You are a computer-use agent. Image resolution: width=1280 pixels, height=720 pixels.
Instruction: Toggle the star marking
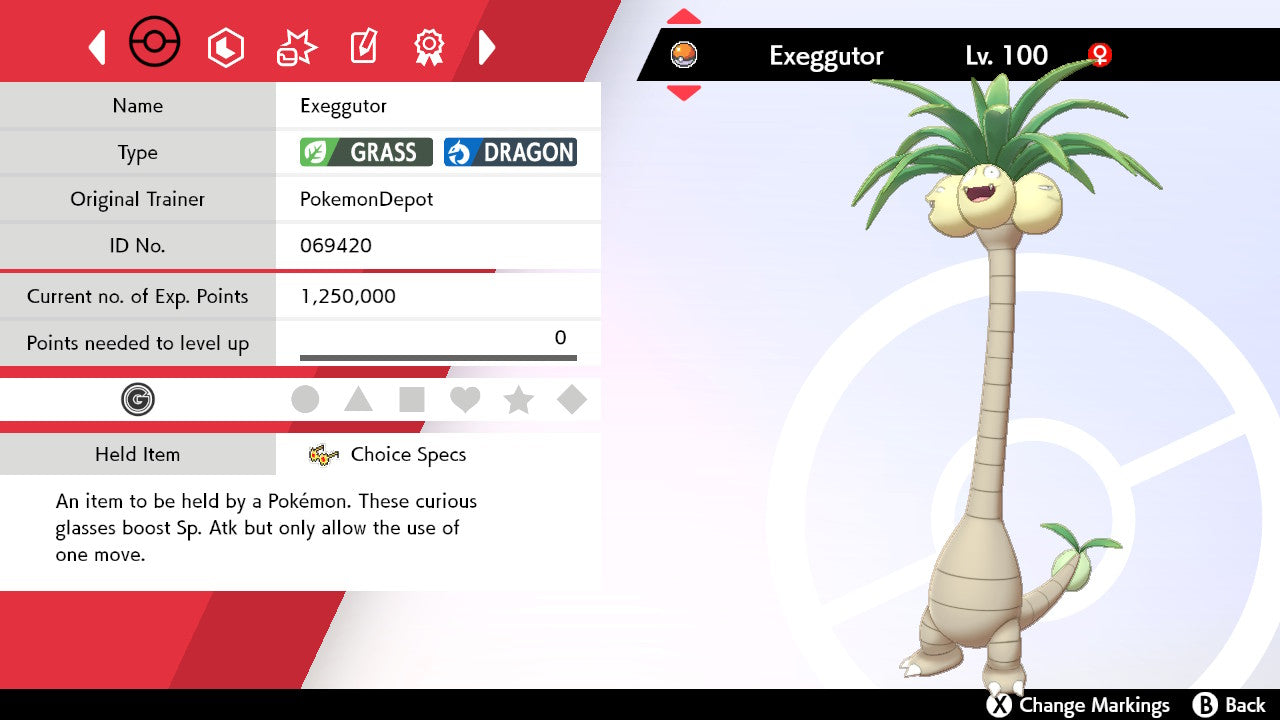518,400
